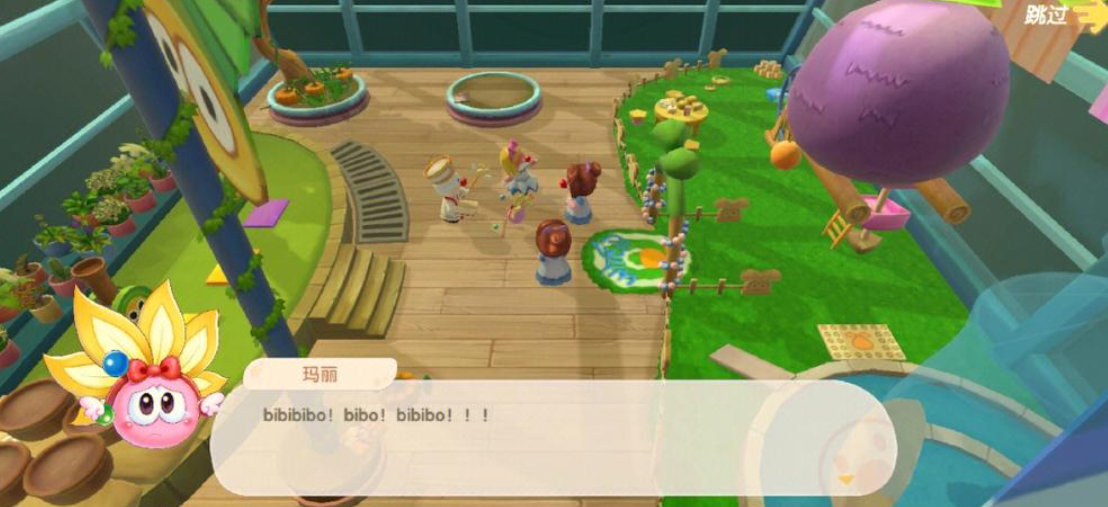Image resolution: width=1108 pixels, height=507 pixels.
Task: Advance the dialogue via orange arrow indicator
Action: [x=846, y=480]
